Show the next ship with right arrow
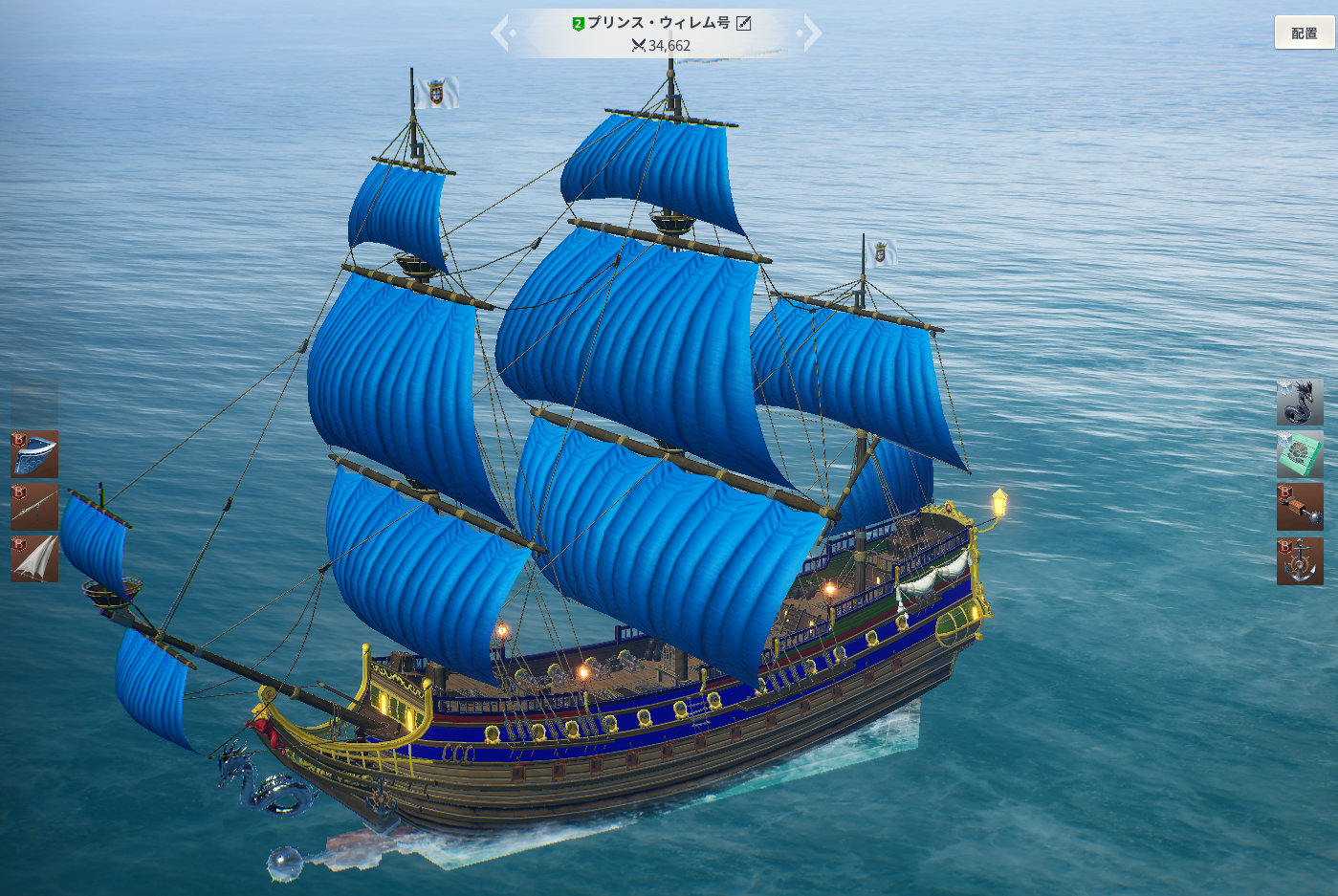The image size is (1338, 896). tap(811, 33)
